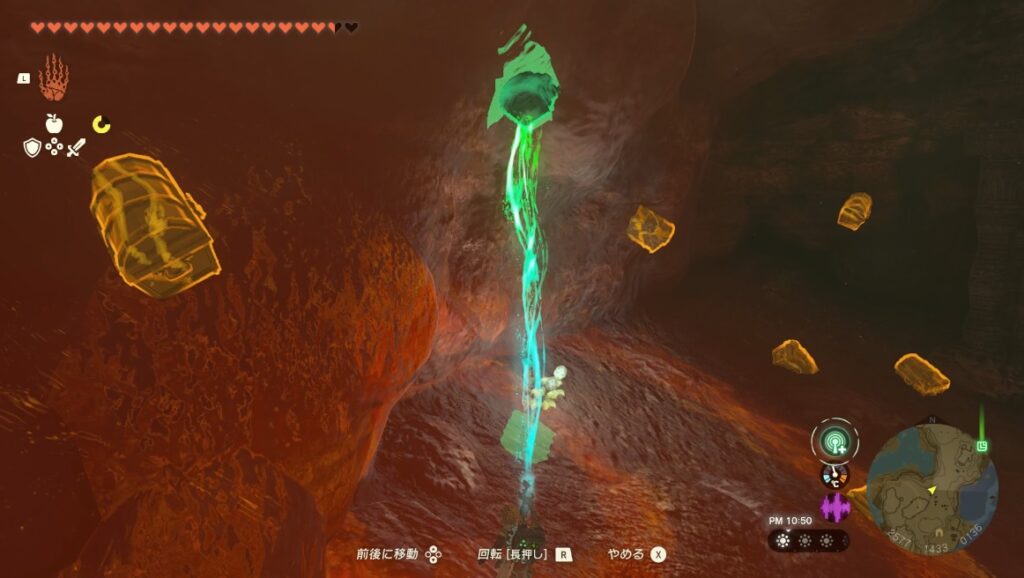Select the green marker on minimap edge
Image resolution: width=1024 pixels, height=578 pixels.
[x=982, y=446]
